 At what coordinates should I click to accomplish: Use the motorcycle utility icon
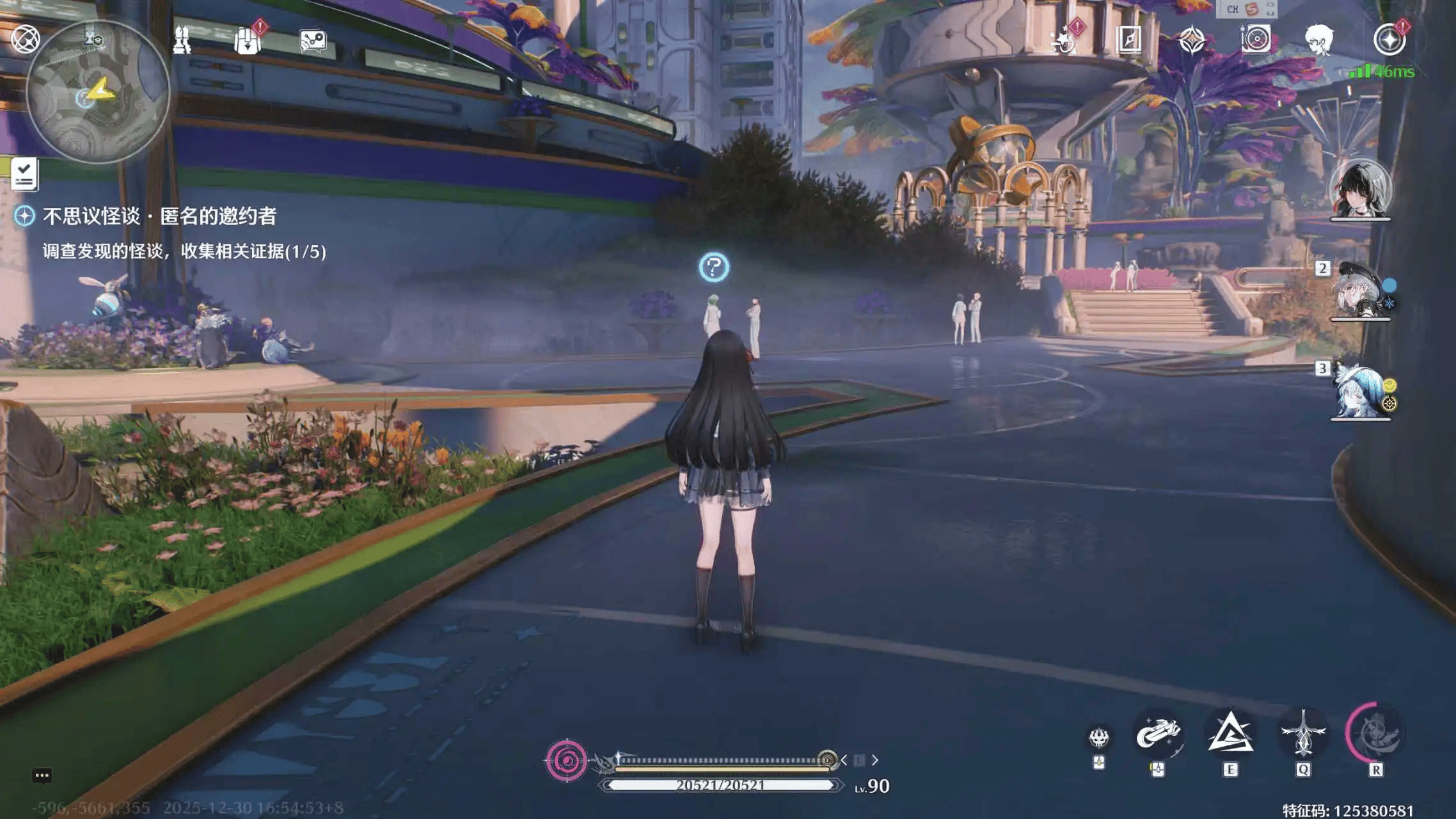click(x=1158, y=734)
